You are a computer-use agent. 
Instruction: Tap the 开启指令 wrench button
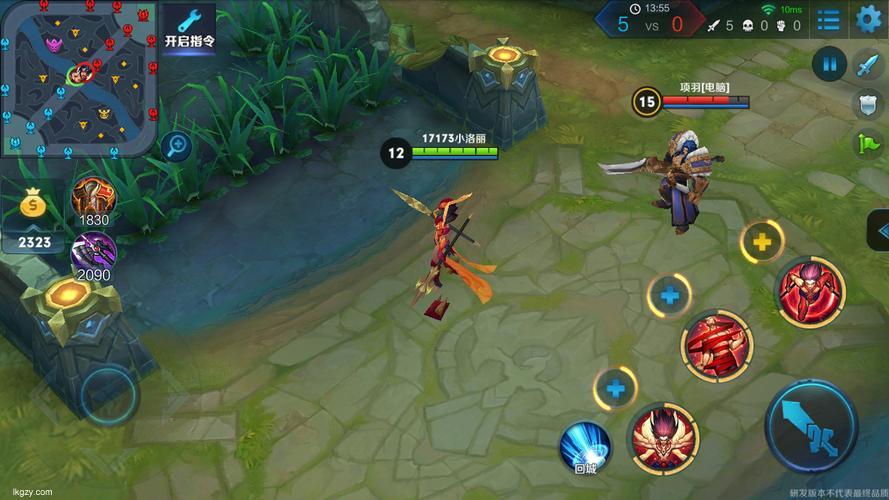[189, 28]
